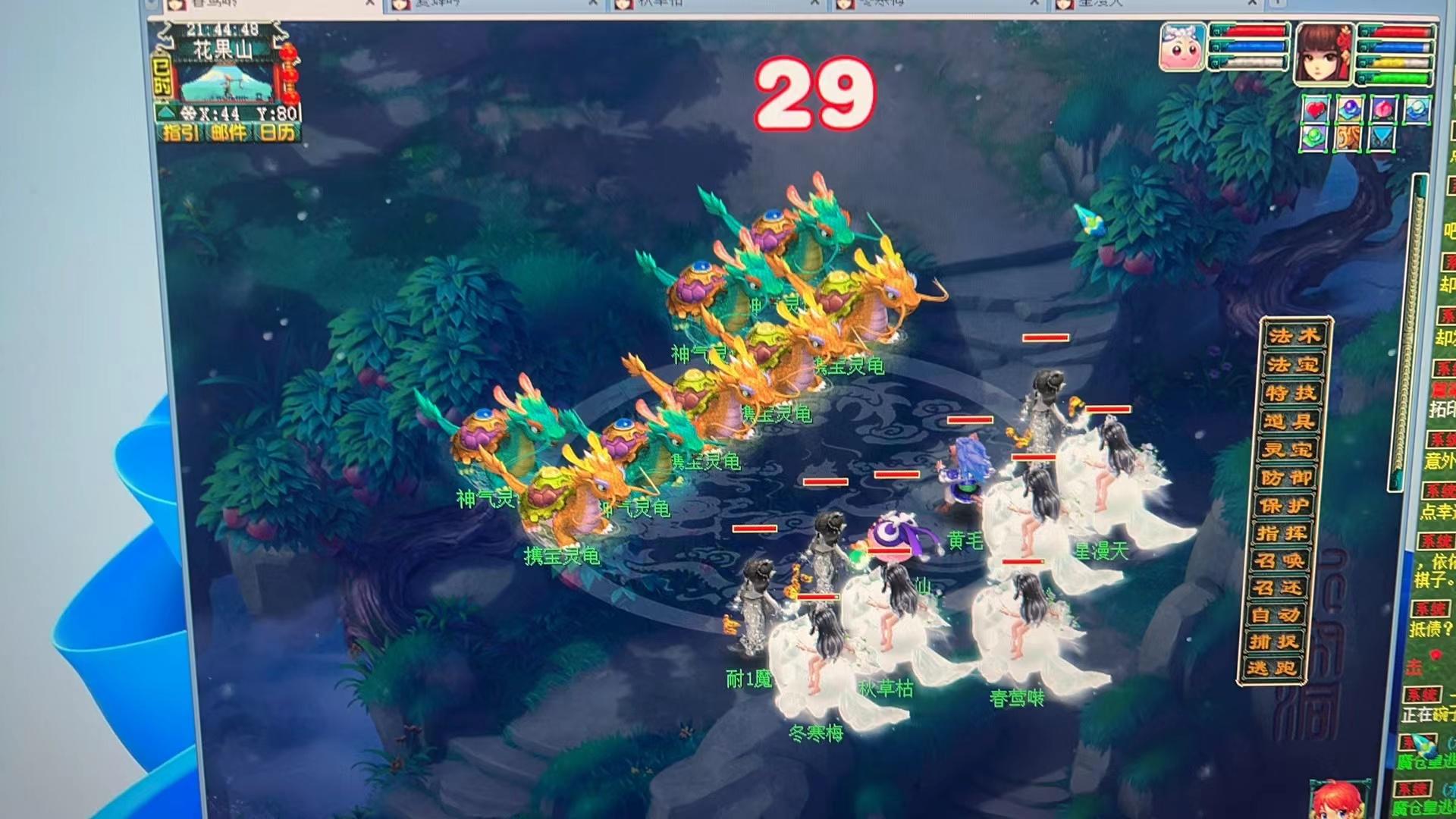The height and width of the screenshot is (819, 1456).
Task: Select the 特技 special skill command
Action: pyautogui.click(x=1291, y=393)
